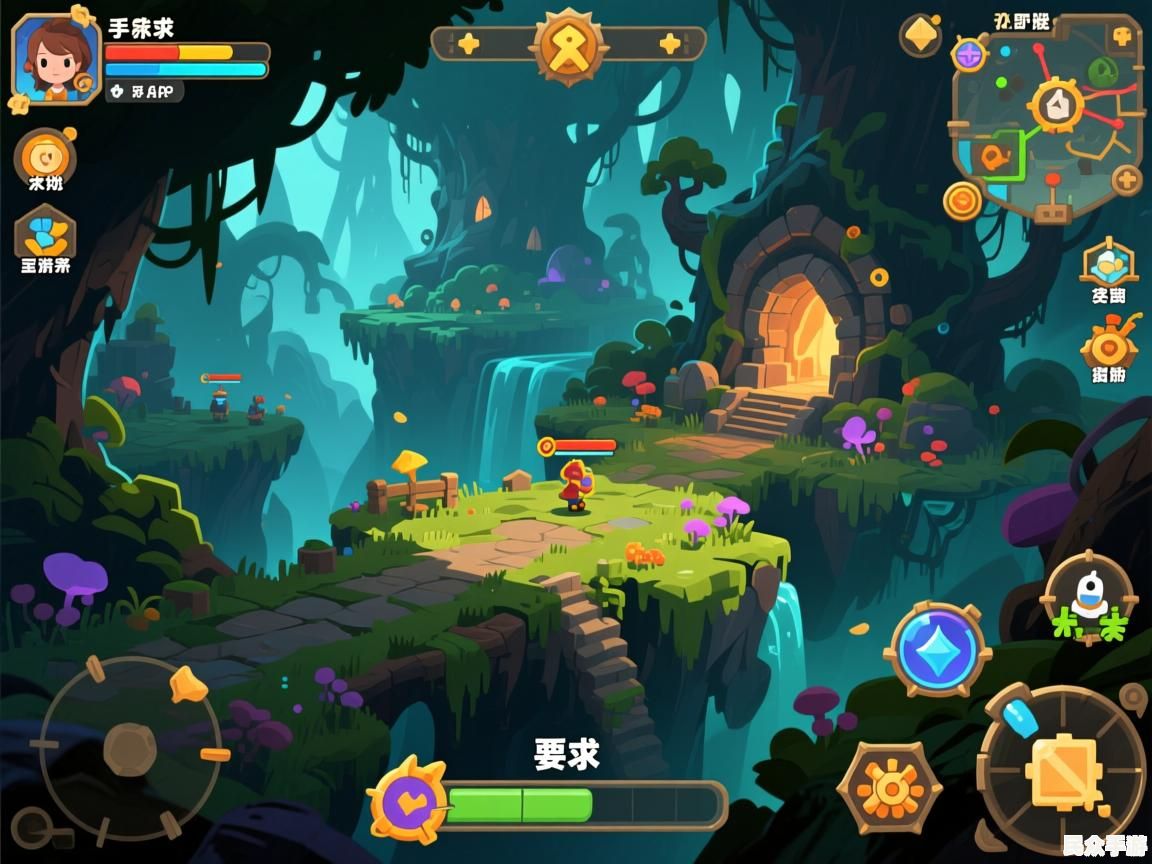This screenshot has width=1152, height=864.
Task: Select the purple heart badge beside green bar
Action: 408,800
